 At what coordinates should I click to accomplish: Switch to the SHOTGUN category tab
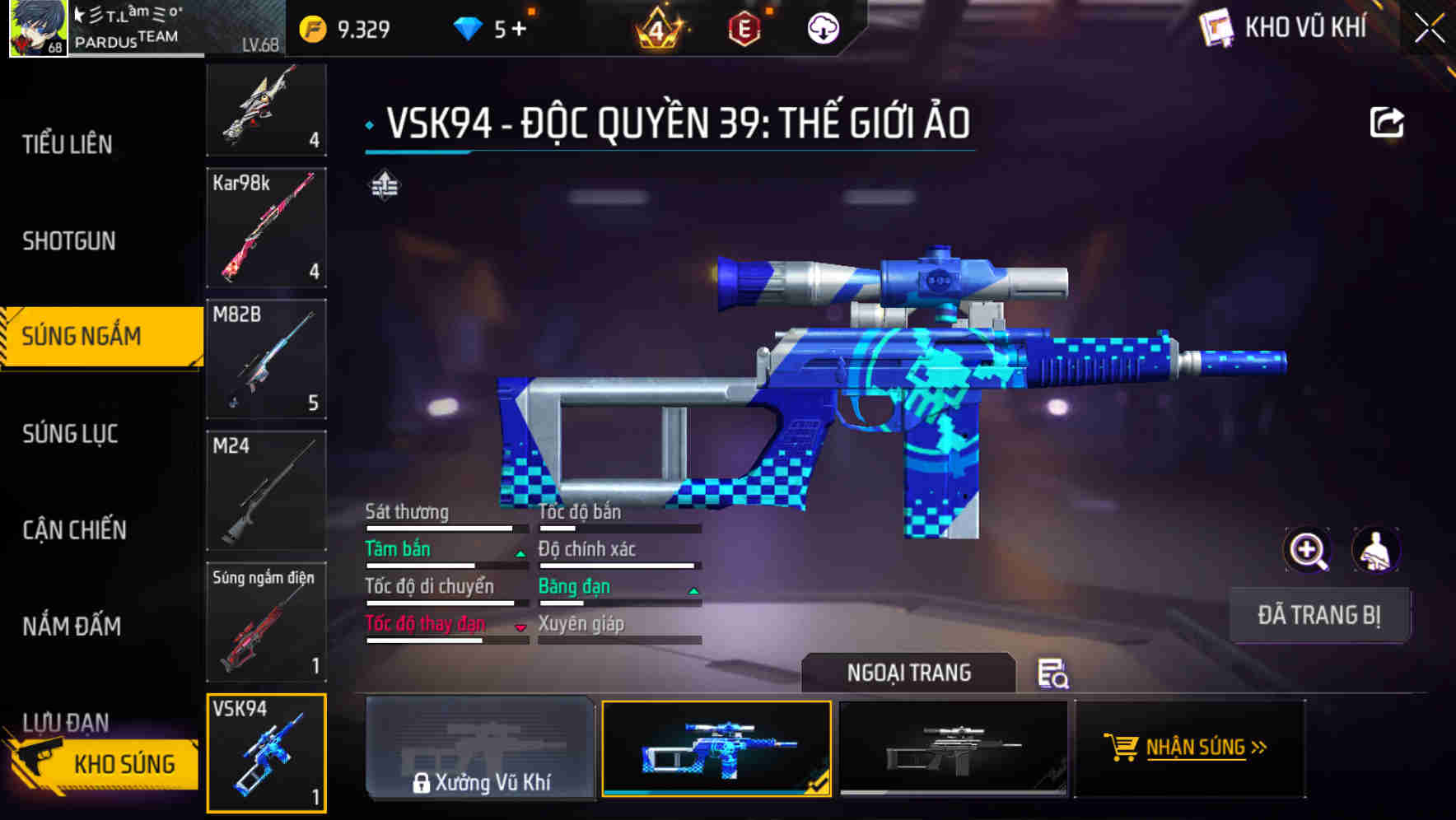(70, 240)
